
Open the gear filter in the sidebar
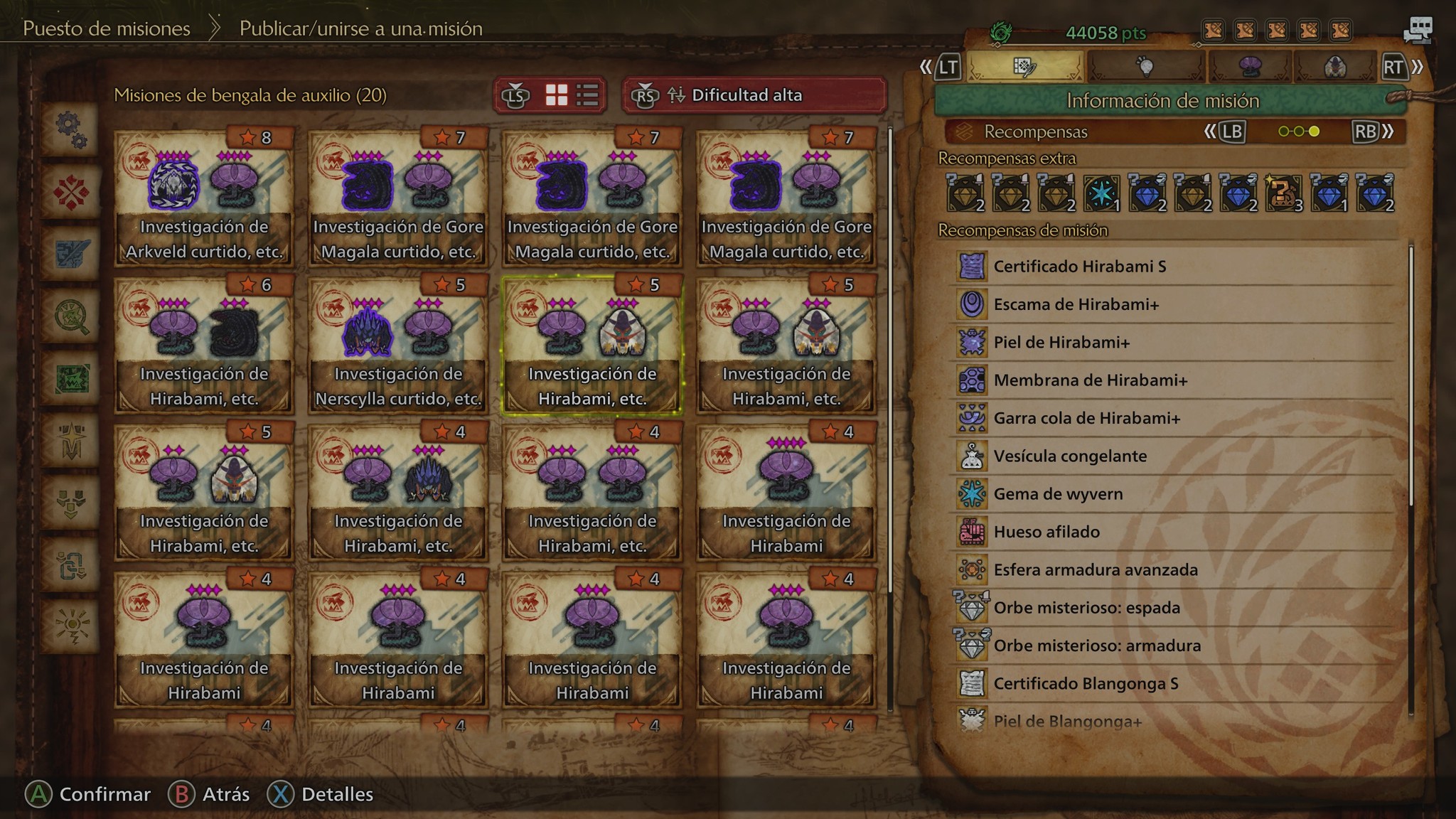(70, 129)
